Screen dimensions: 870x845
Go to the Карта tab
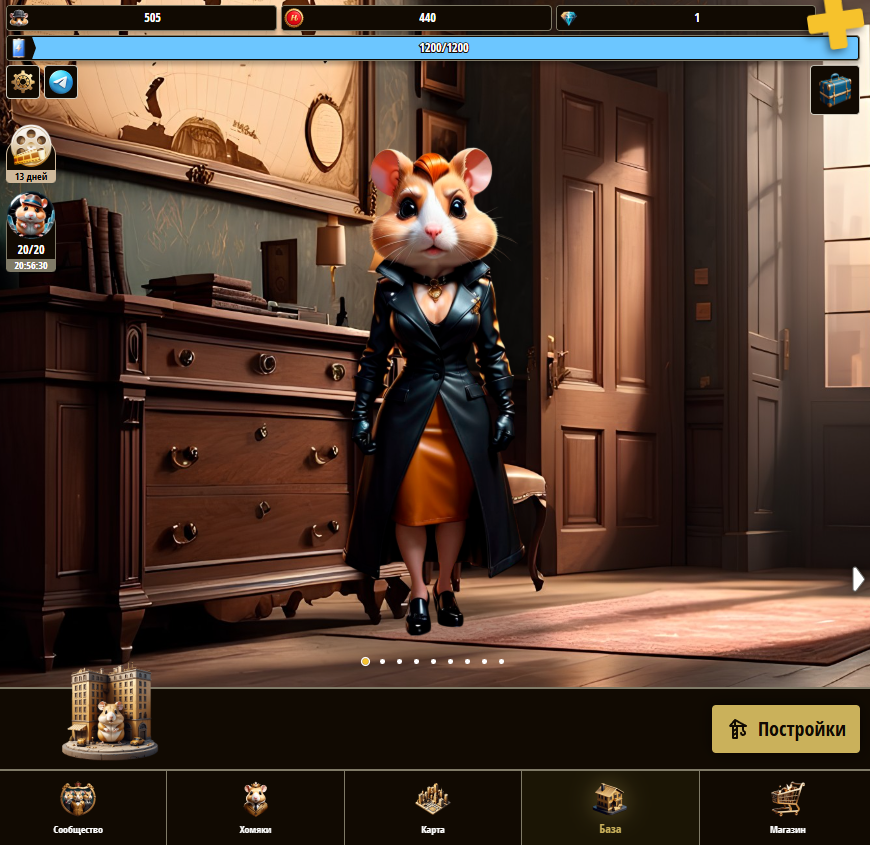tap(433, 808)
